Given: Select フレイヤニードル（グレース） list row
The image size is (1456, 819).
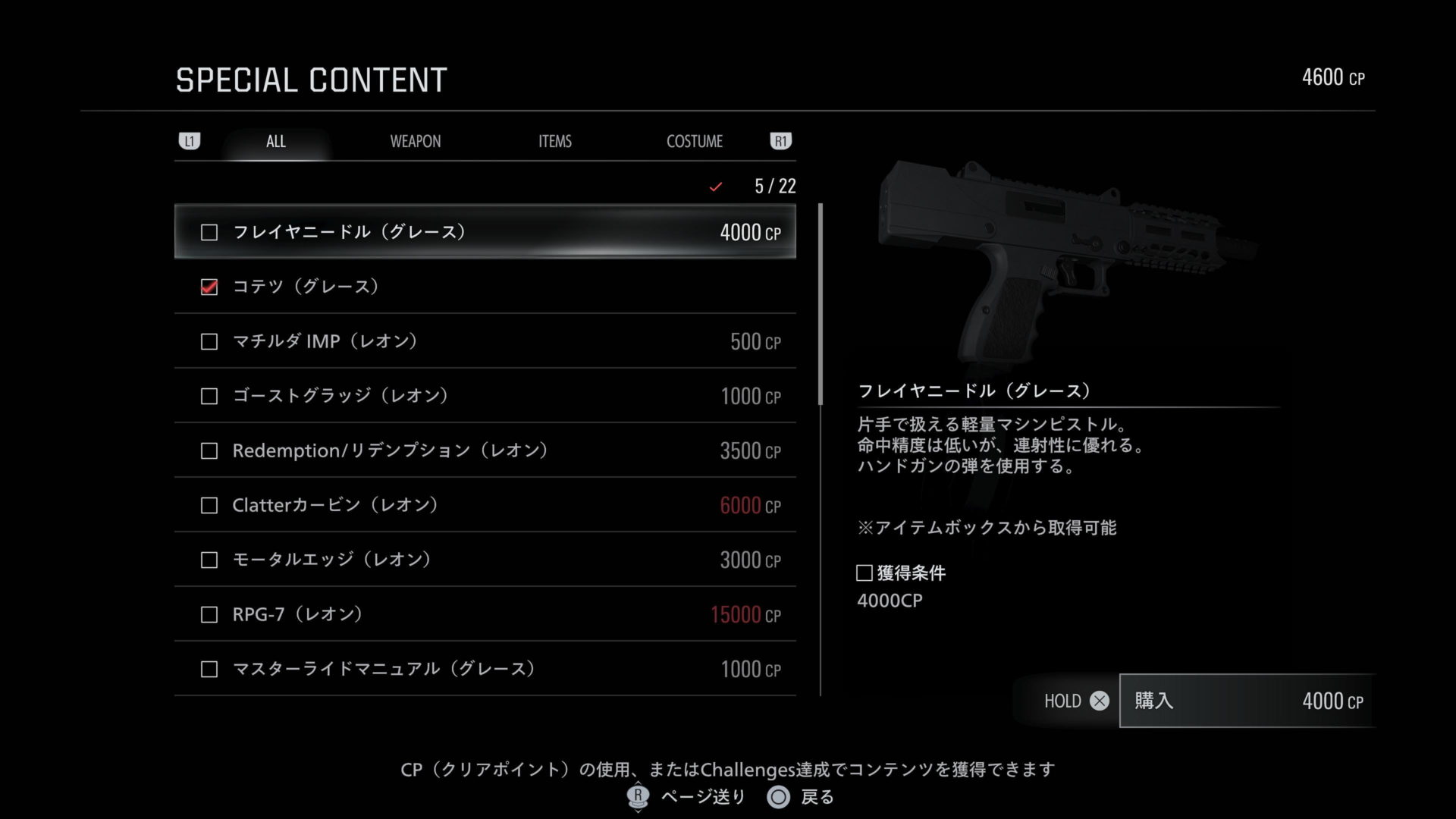Looking at the screenshot, I should (x=485, y=232).
